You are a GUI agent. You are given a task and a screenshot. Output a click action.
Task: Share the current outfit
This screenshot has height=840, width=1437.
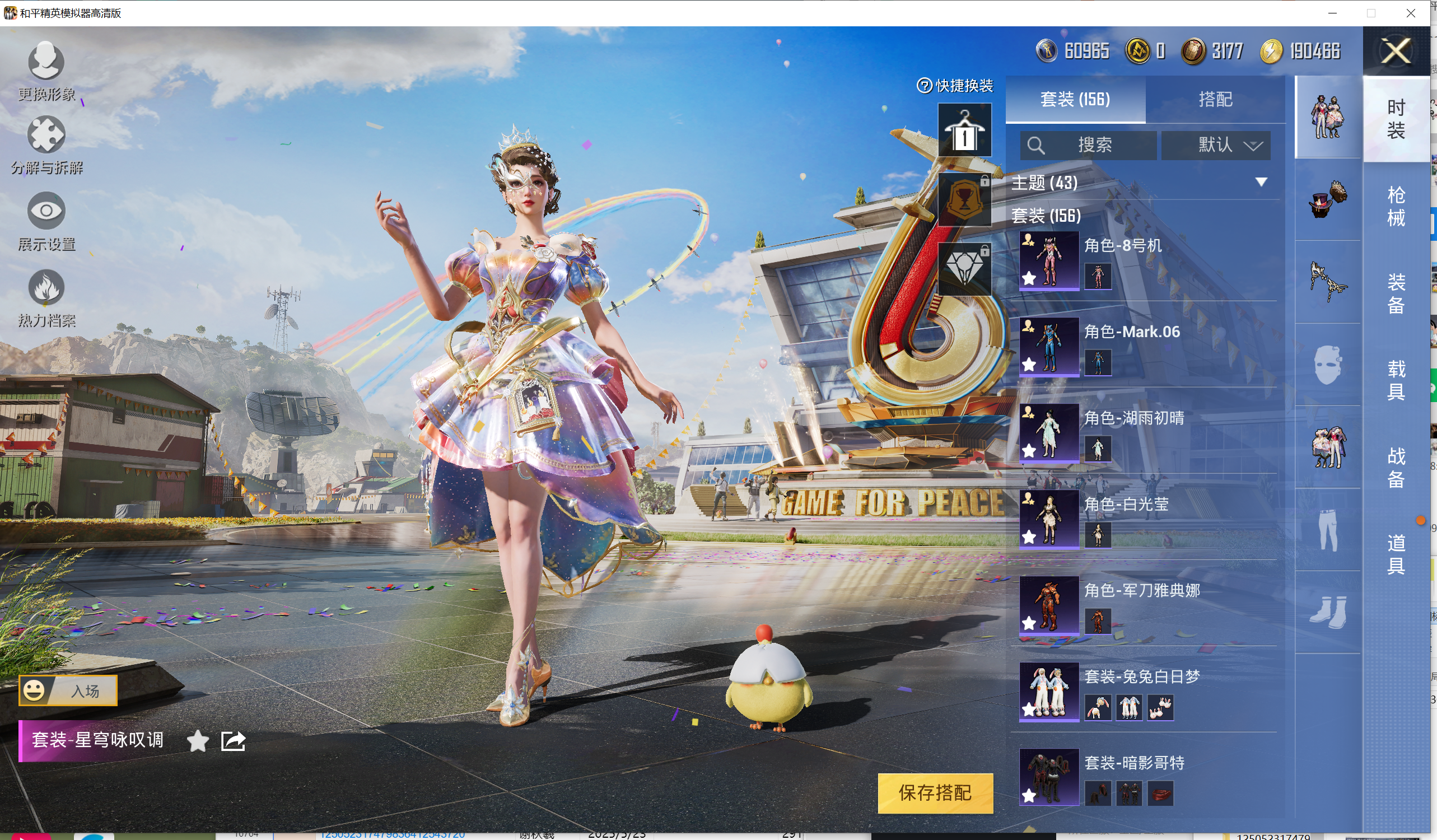(232, 741)
